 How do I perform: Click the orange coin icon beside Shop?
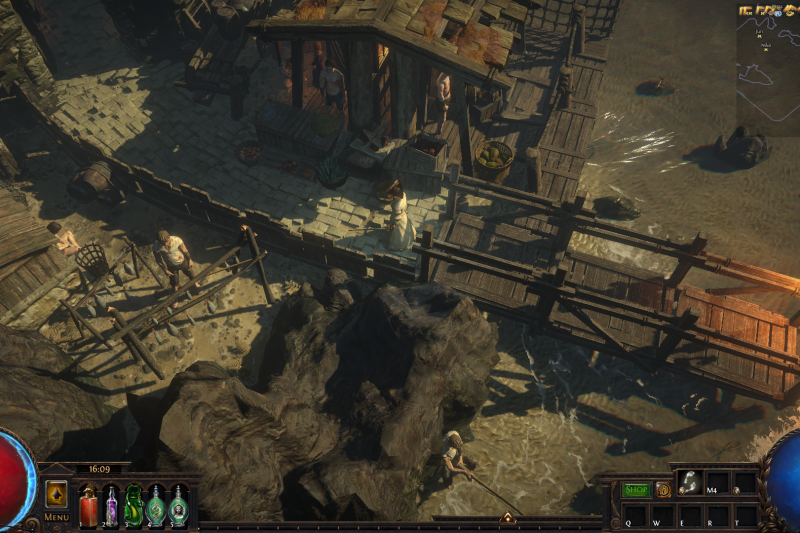point(662,490)
